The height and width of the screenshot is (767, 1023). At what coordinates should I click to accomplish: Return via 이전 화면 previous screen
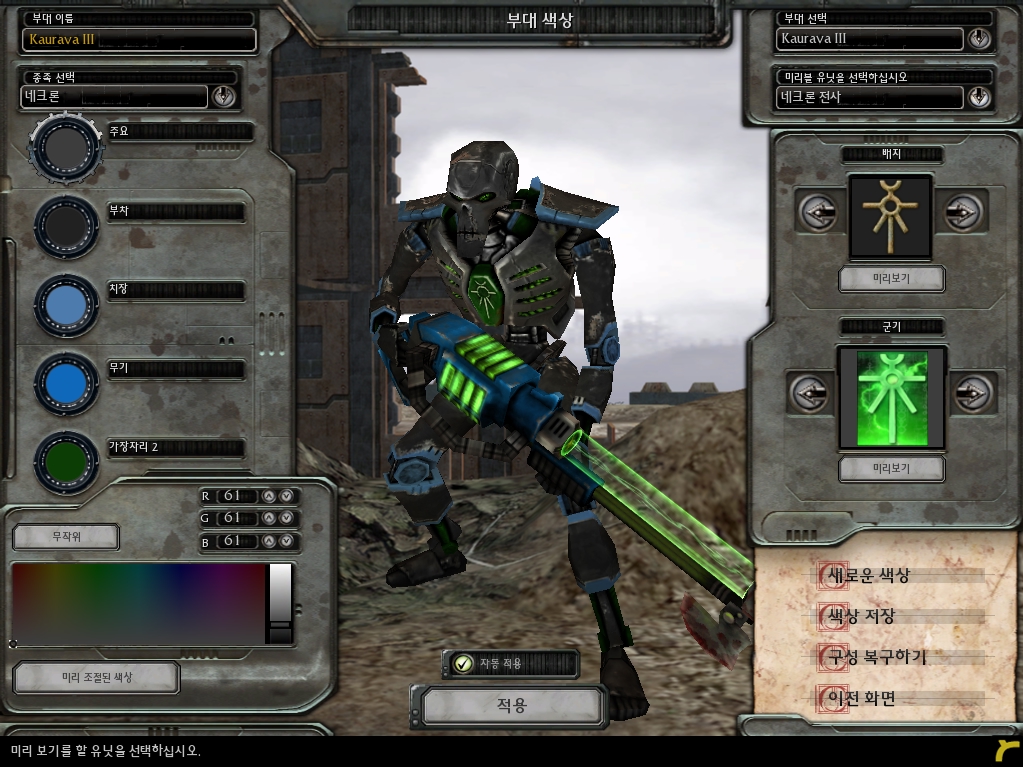pos(858,698)
